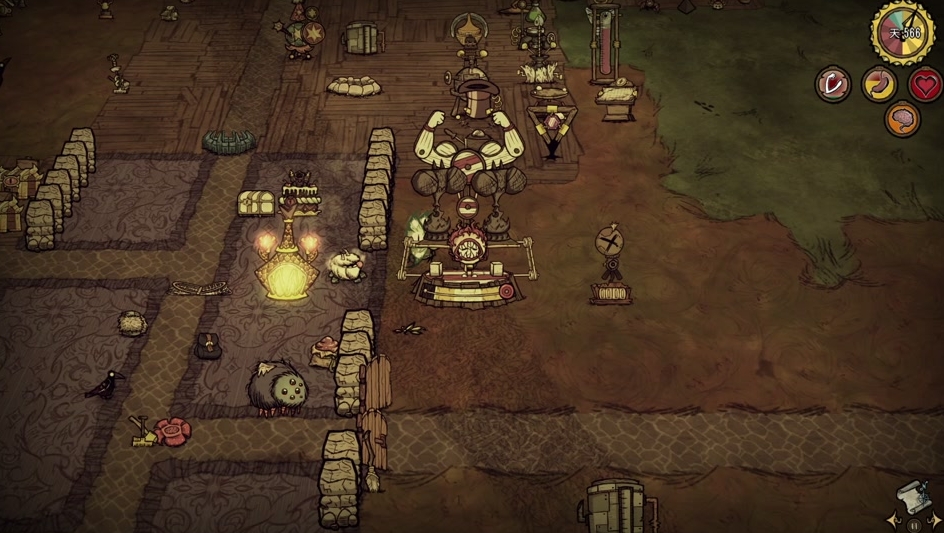This screenshot has width=944, height=533.
Task: Pause the game with the pause button
Action: point(913,524)
